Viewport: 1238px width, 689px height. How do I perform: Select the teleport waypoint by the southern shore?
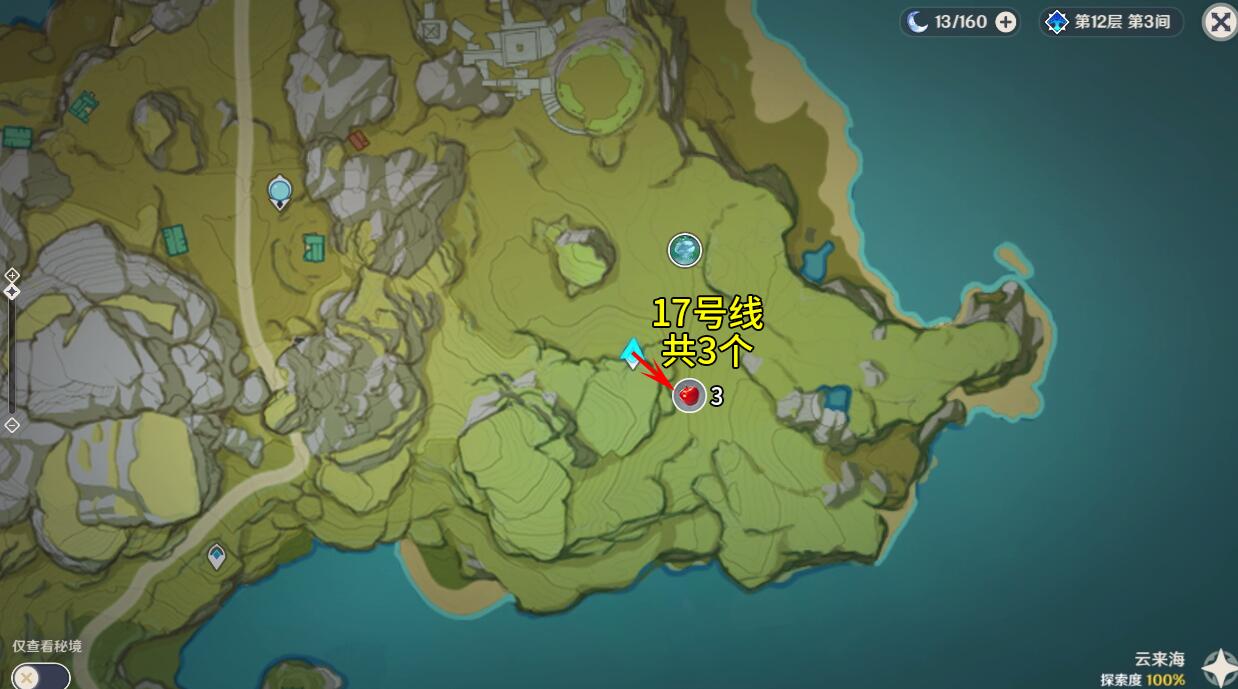(x=216, y=555)
